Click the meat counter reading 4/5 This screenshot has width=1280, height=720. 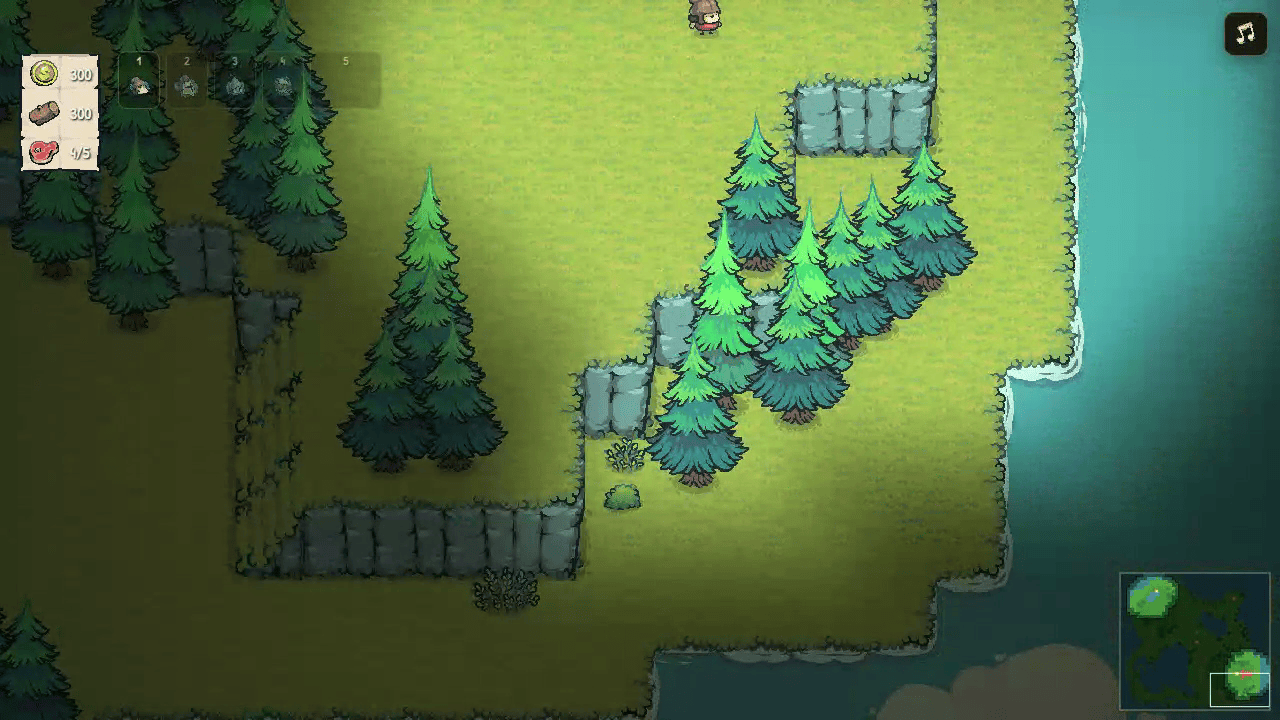pyautogui.click(x=80, y=154)
